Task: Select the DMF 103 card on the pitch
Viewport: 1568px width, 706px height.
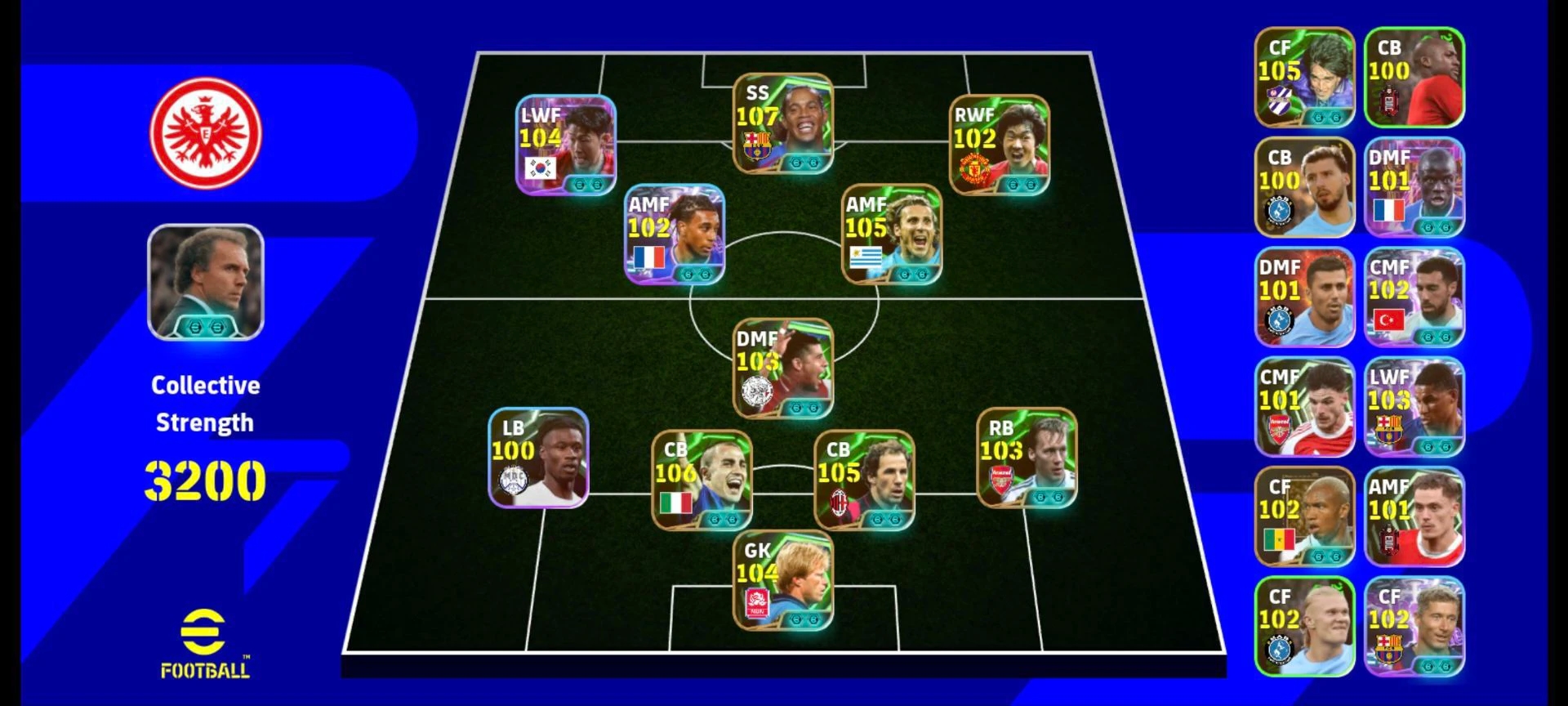Action: point(782,368)
